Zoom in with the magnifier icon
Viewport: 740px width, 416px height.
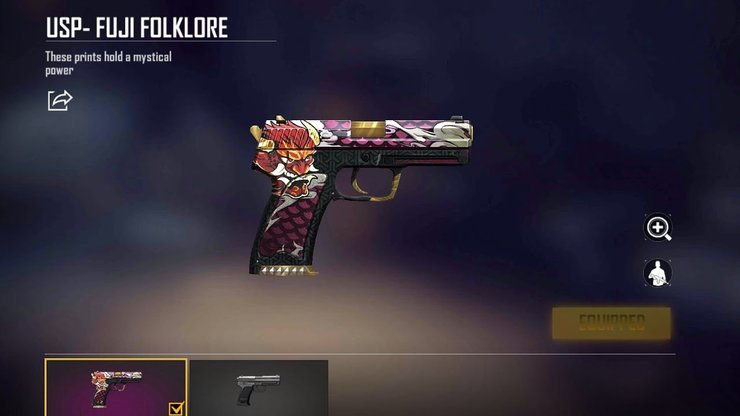tap(658, 229)
